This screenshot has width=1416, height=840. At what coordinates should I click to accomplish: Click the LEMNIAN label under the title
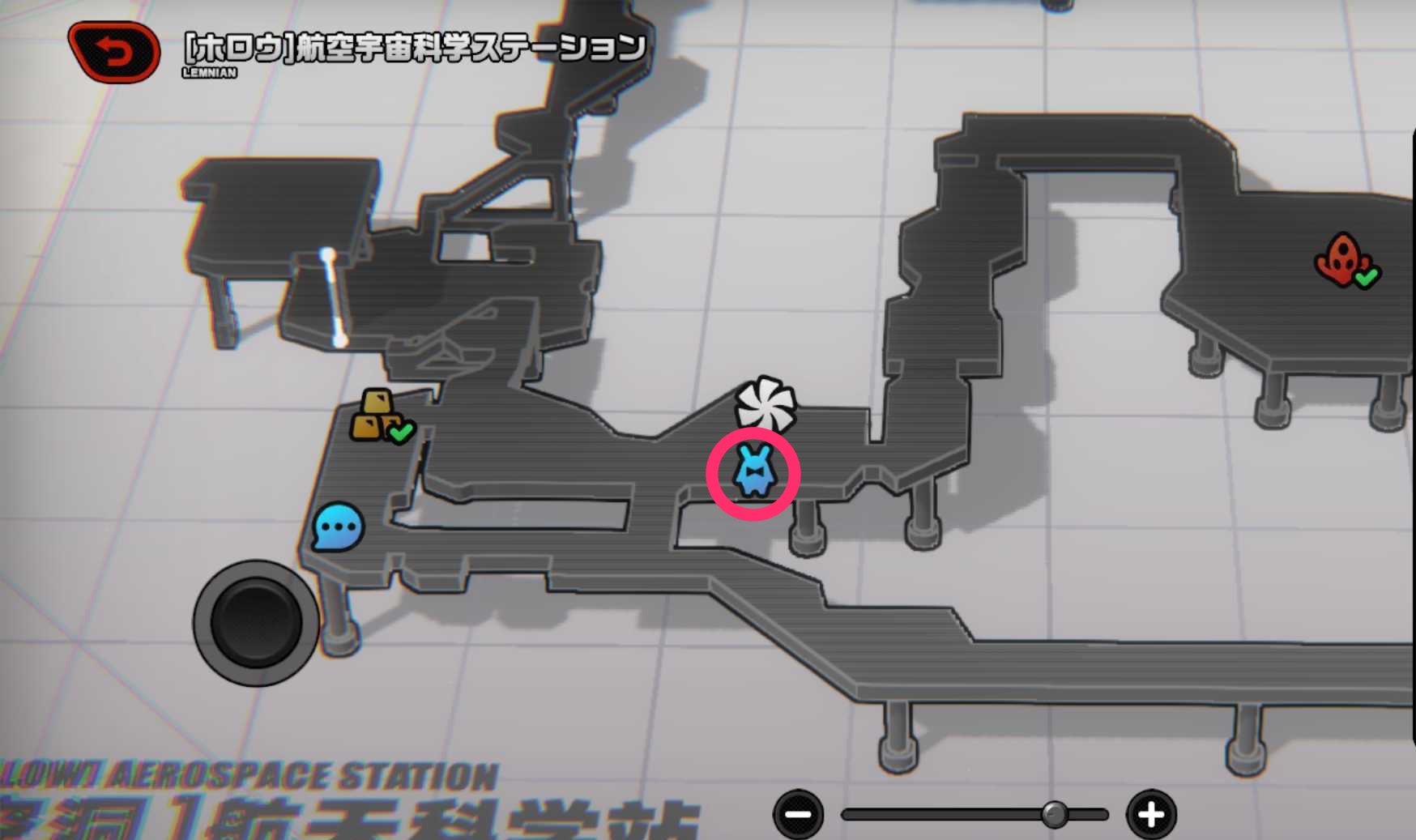(209, 71)
